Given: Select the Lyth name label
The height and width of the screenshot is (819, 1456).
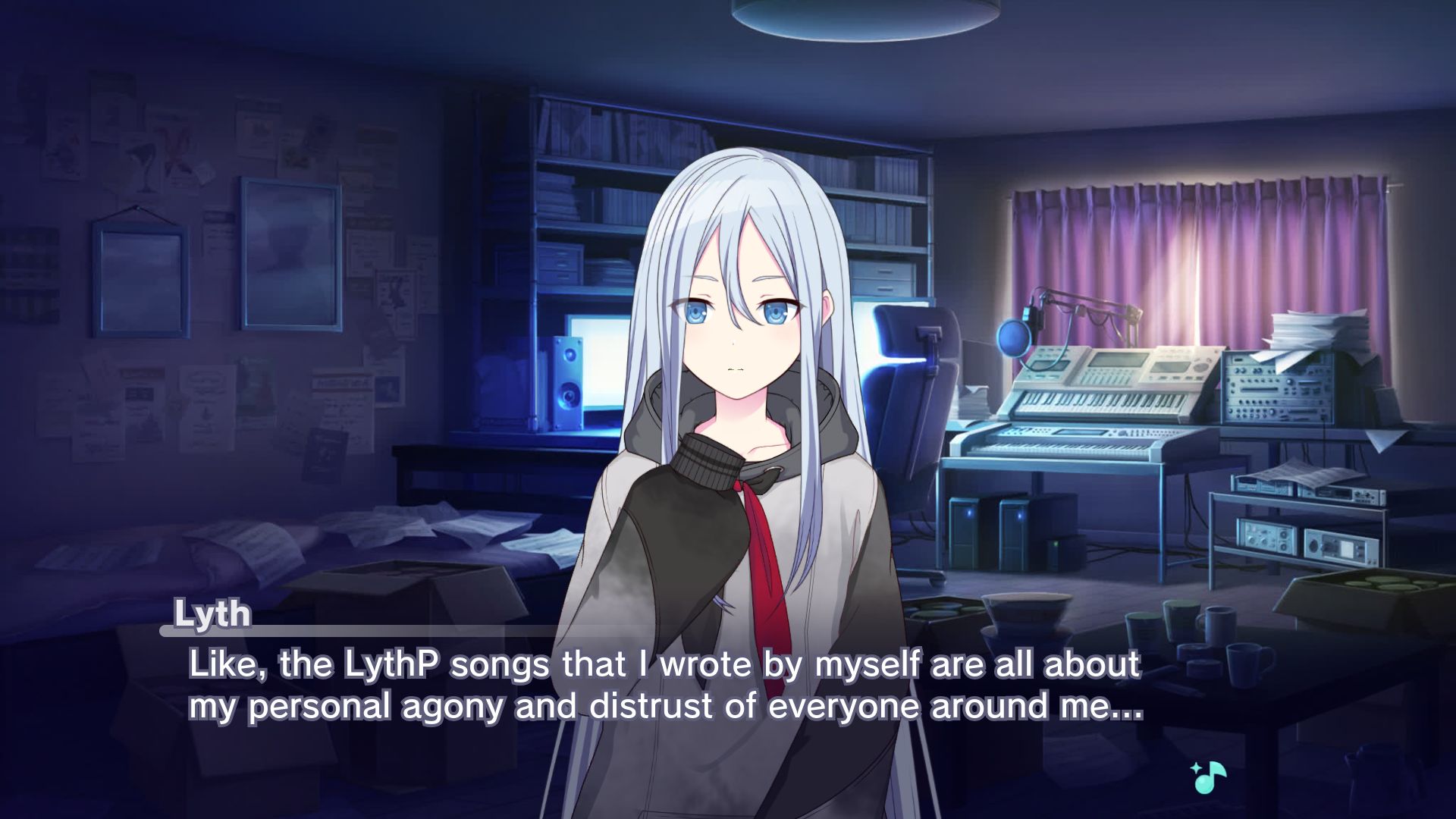Looking at the screenshot, I should pos(212,614).
